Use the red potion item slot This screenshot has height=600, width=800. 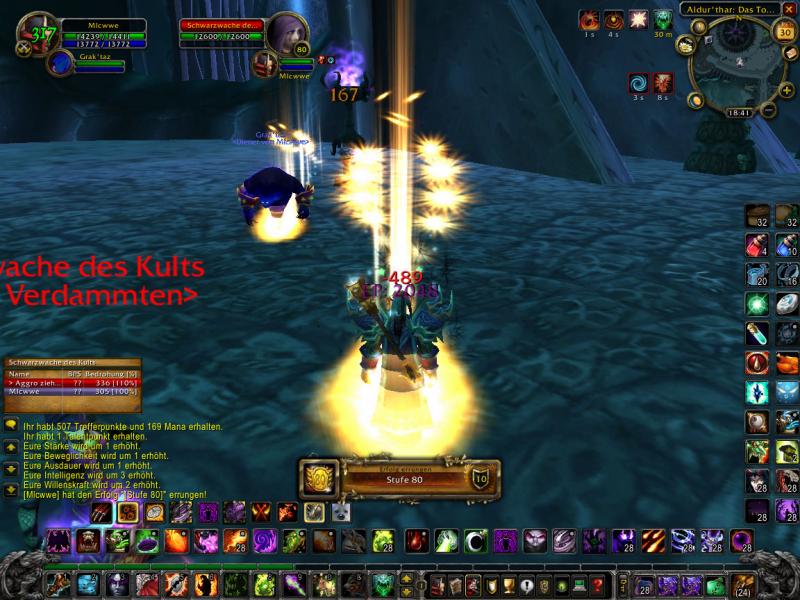[x=757, y=245]
